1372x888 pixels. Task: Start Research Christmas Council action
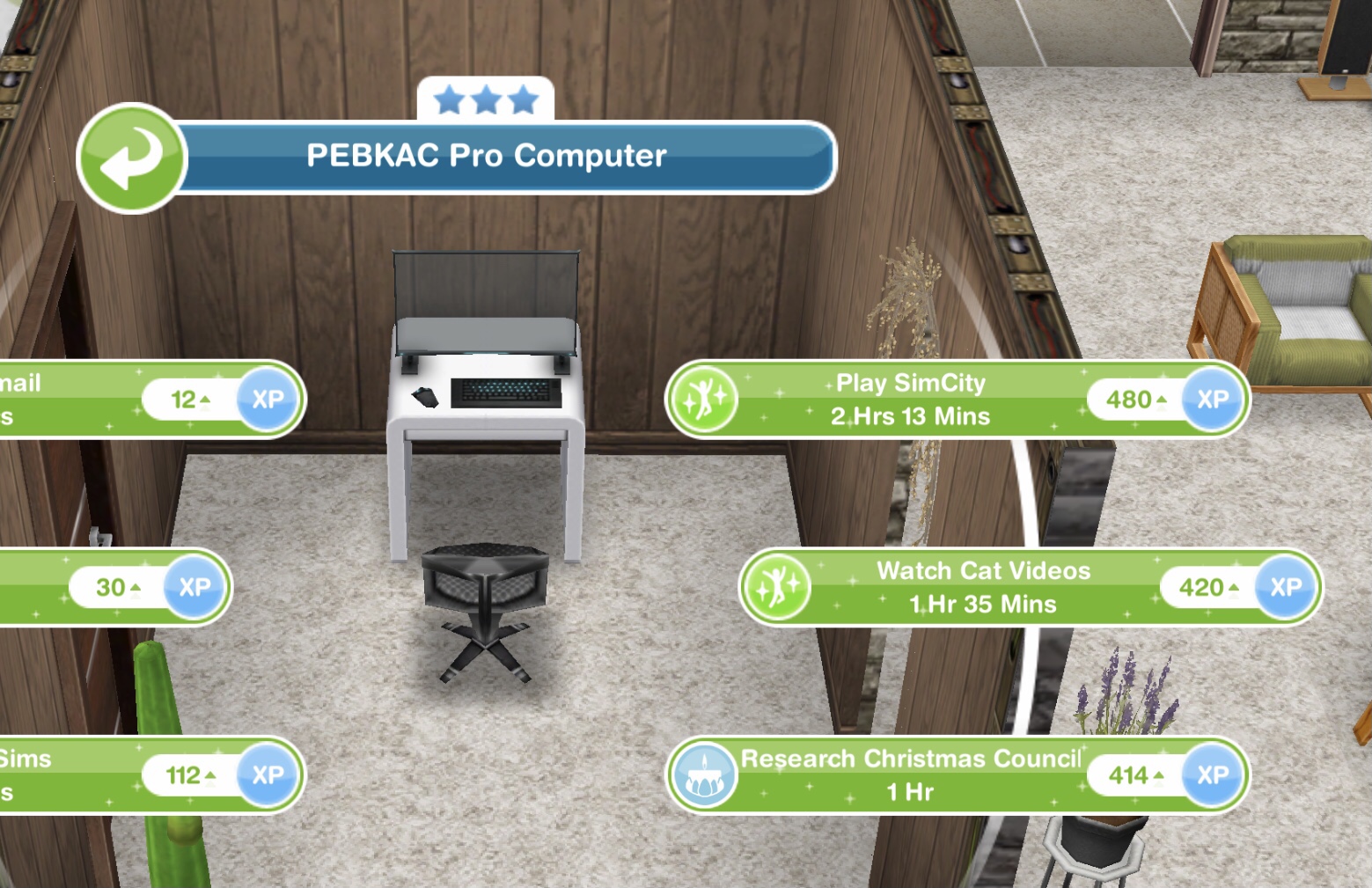click(911, 775)
